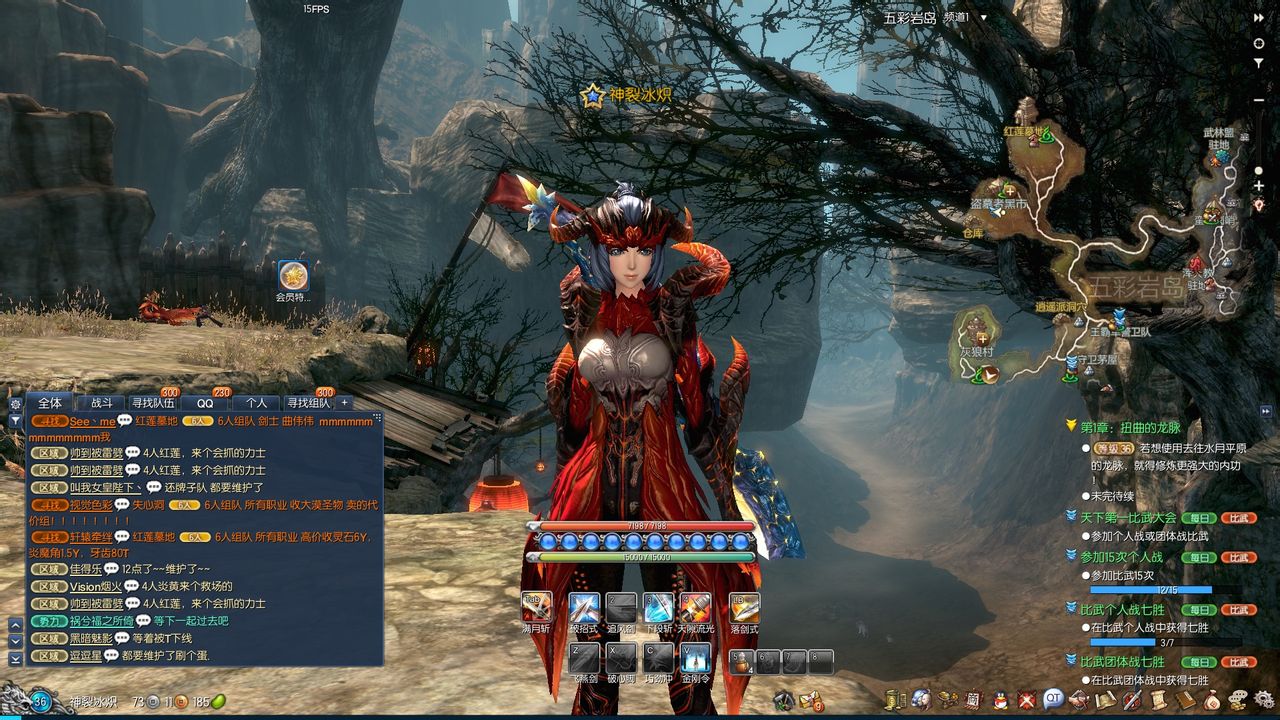Image resolution: width=1280 pixels, height=720 pixels.
Task: Cast the 天隙流光 ability
Action: 696,607
